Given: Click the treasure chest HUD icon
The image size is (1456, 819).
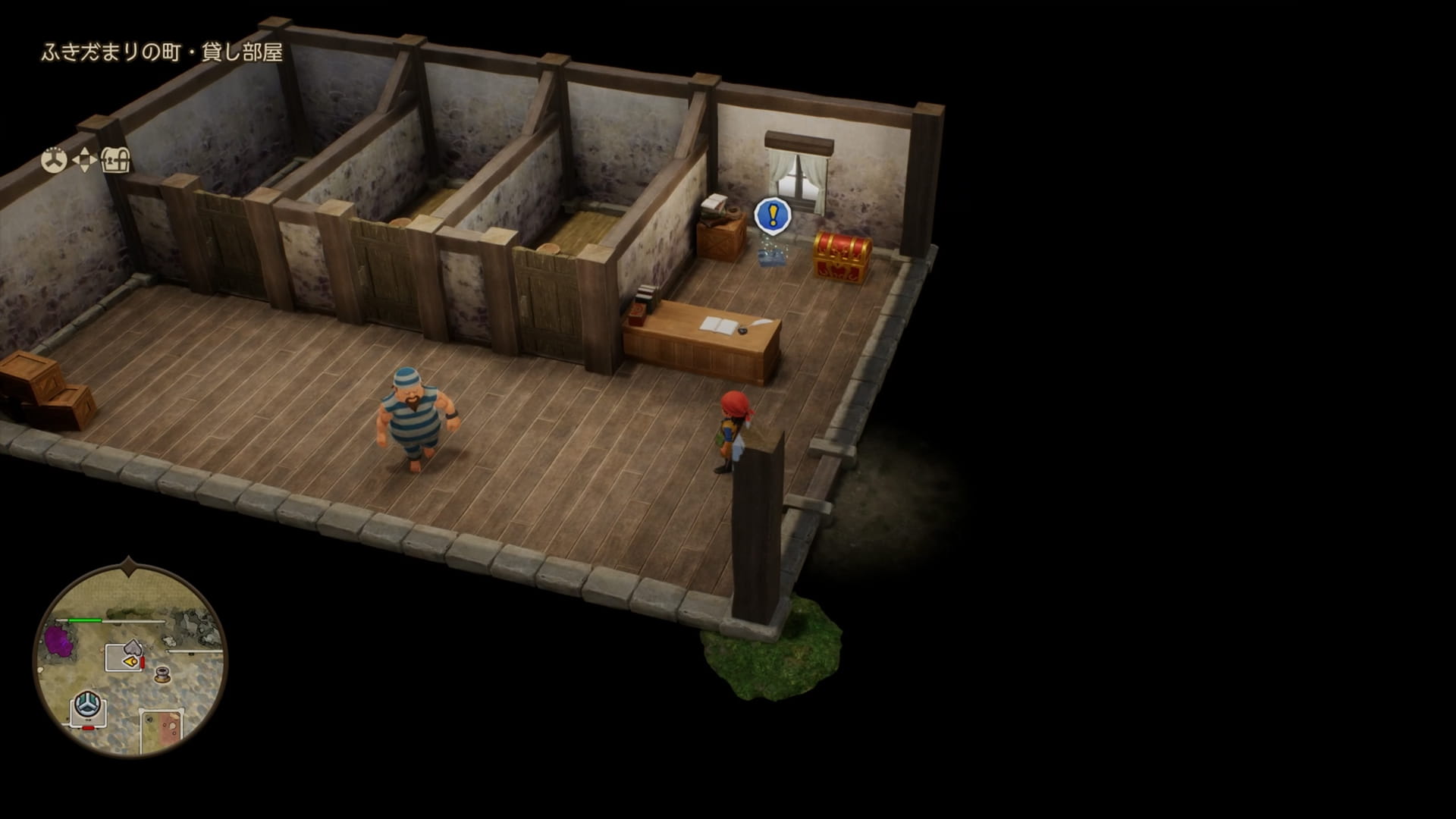Looking at the screenshot, I should coord(116,160).
